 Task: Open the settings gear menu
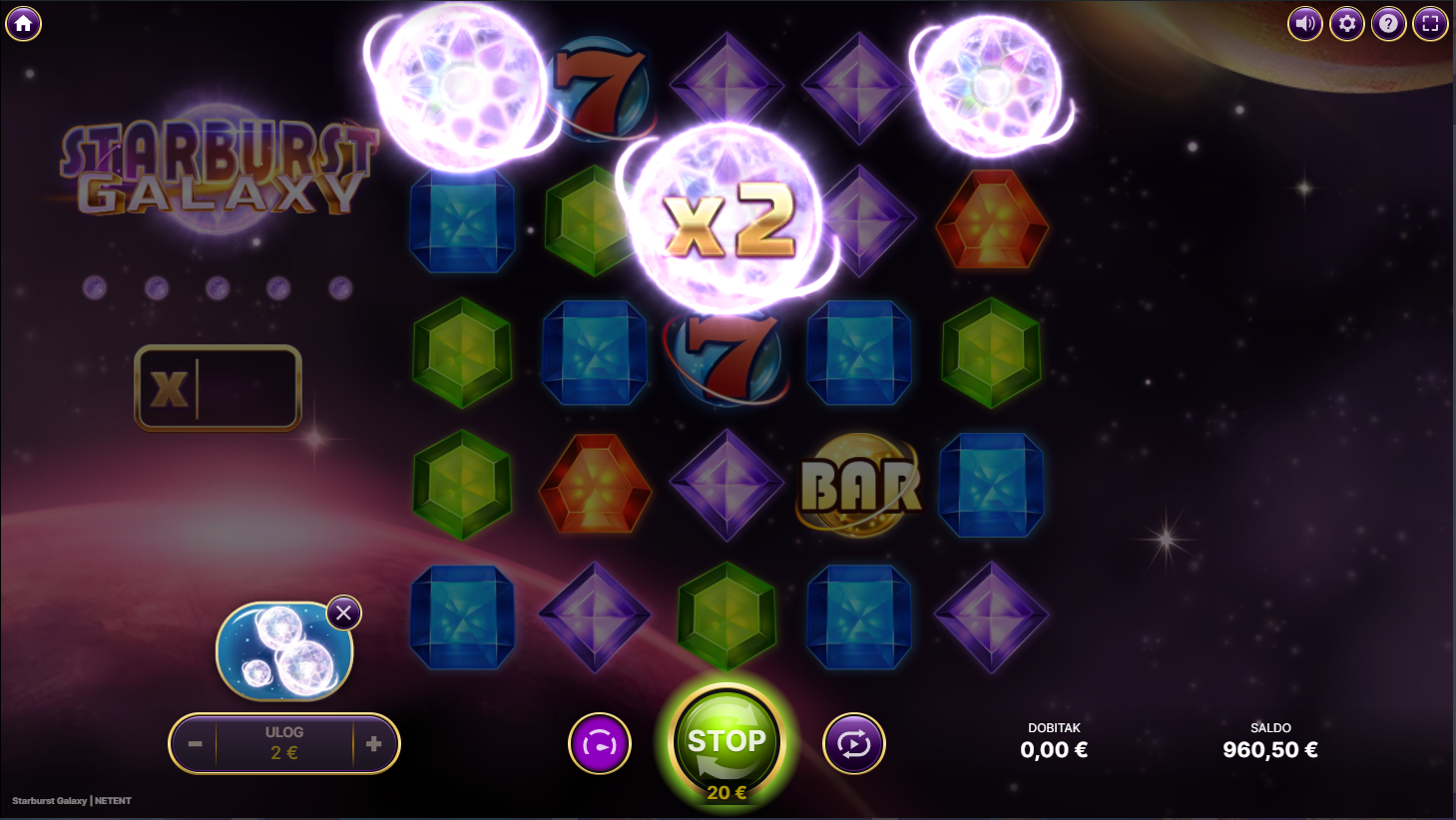point(1346,23)
